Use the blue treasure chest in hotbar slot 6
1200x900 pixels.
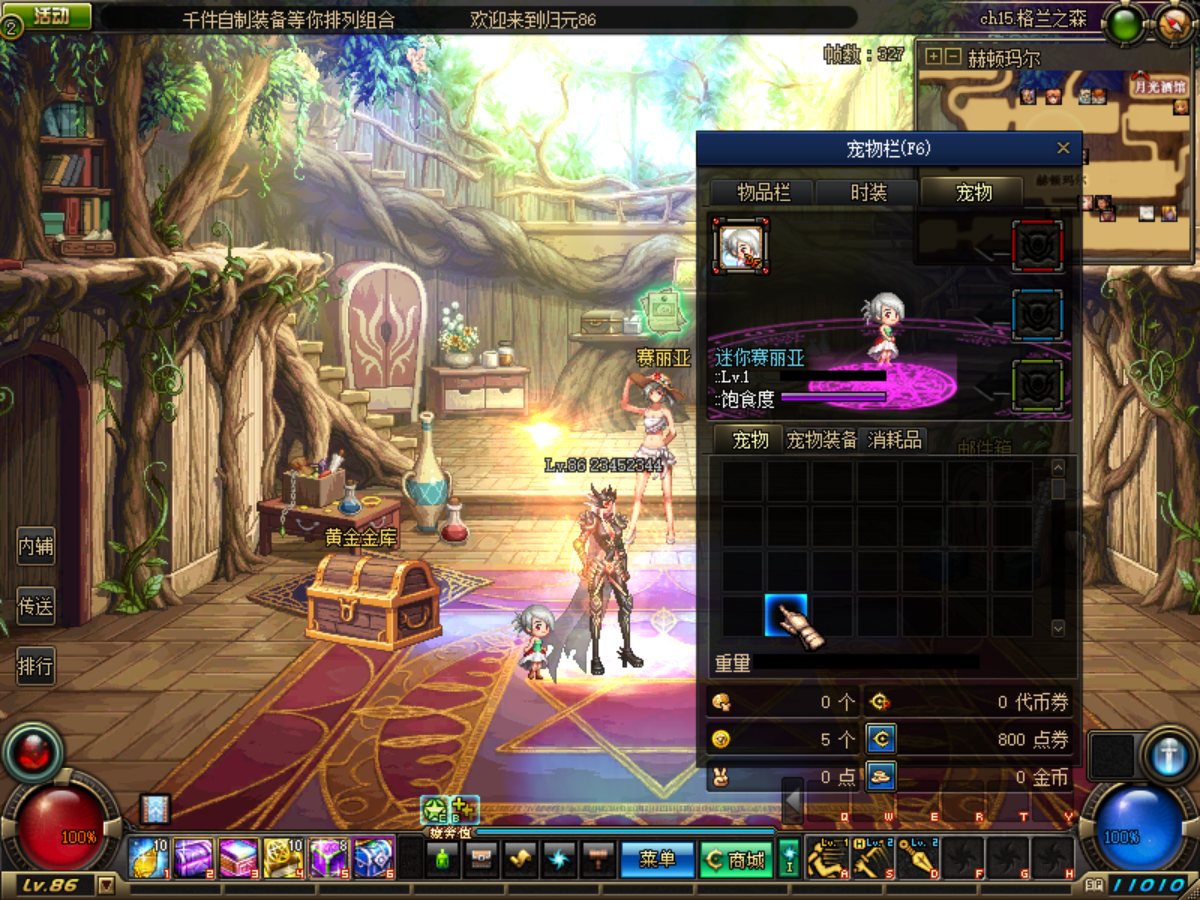[x=373, y=858]
